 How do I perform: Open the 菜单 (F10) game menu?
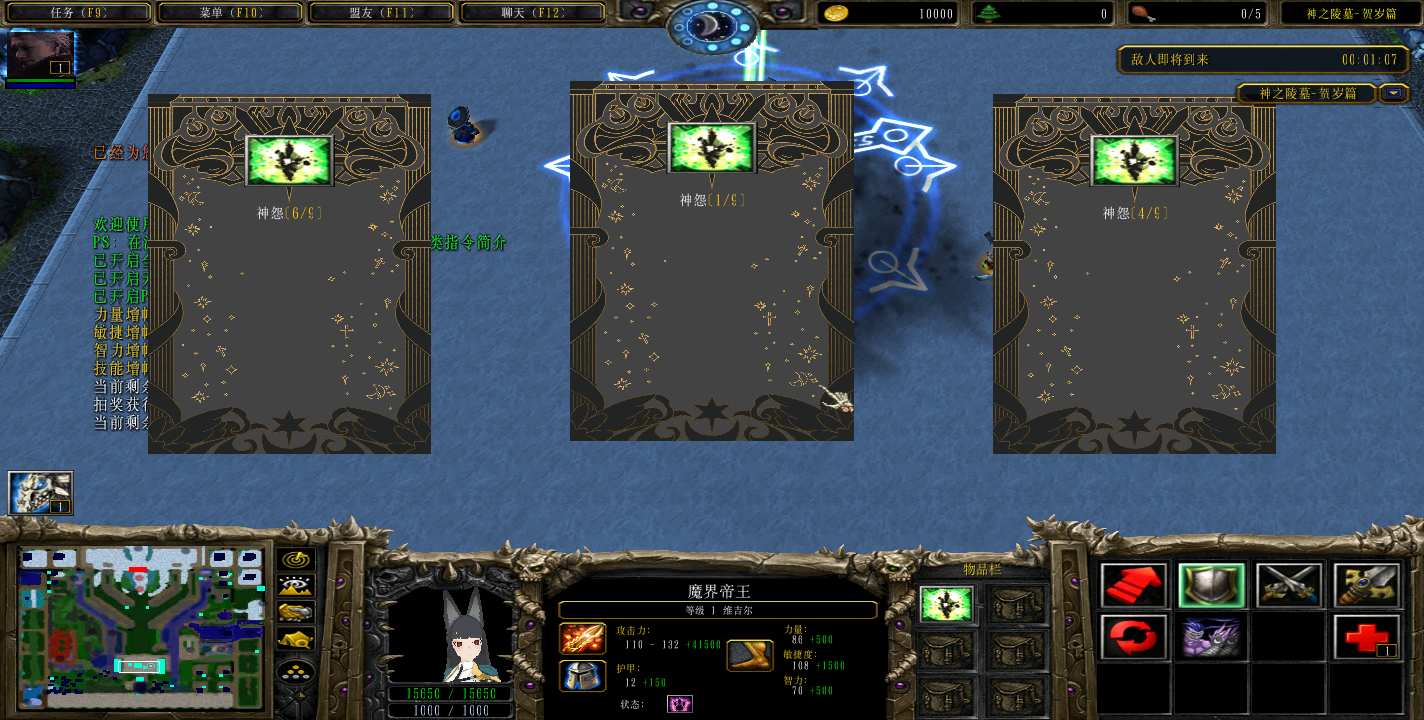click(x=229, y=13)
